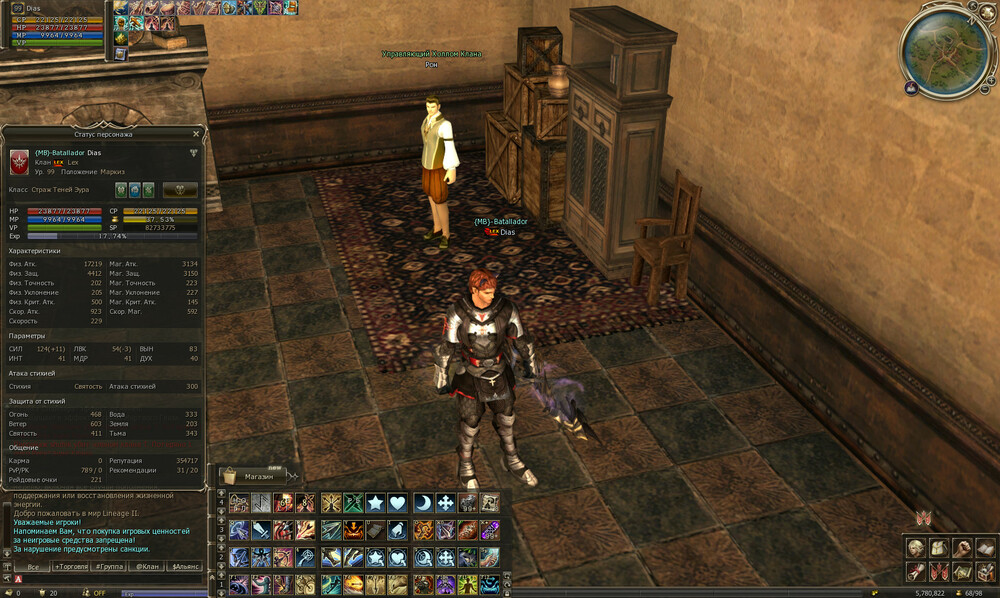The width and height of the screenshot is (1000, 598).
Task: Switch chat to the #Группа tab
Action: 109,566
